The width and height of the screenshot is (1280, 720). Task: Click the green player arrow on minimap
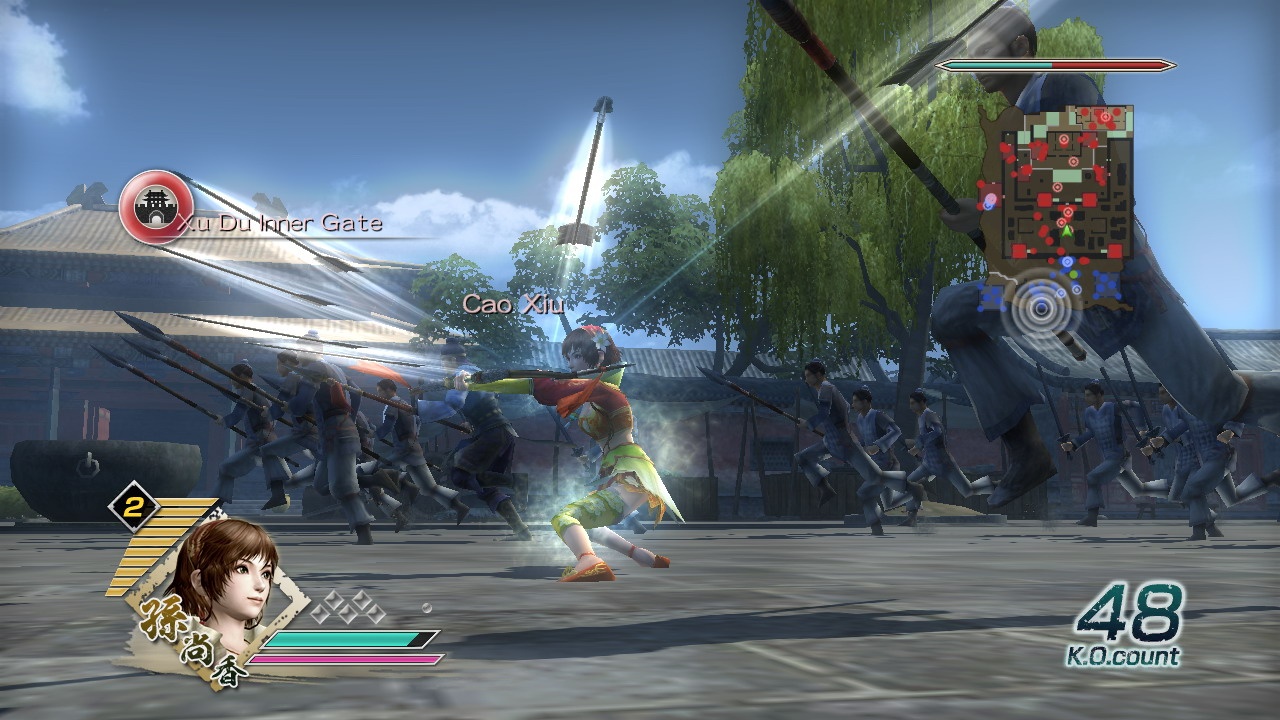[x=1067, y=231]
